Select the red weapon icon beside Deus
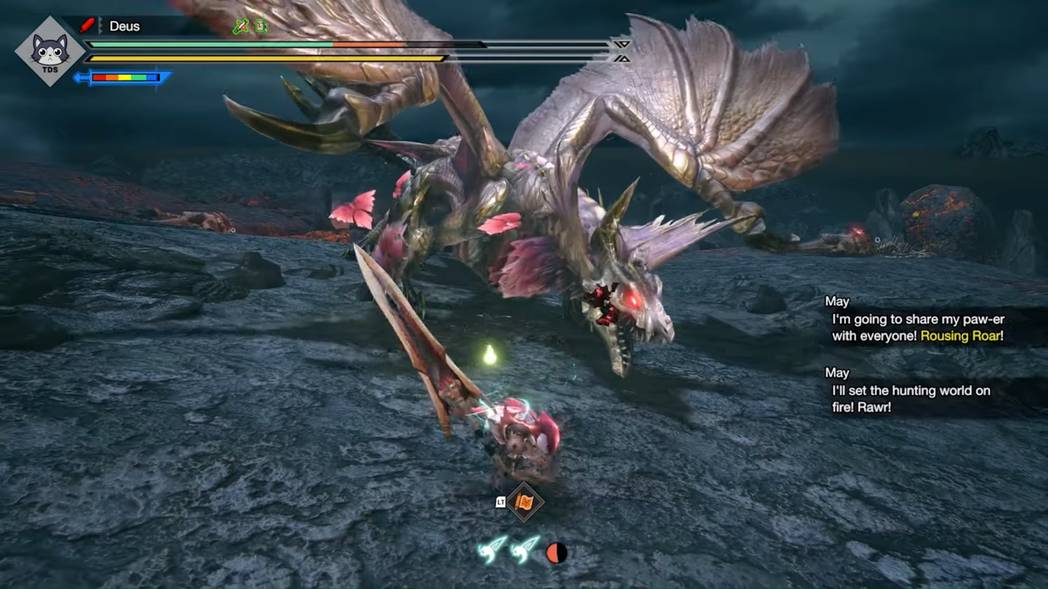 [x=86, y=26]
